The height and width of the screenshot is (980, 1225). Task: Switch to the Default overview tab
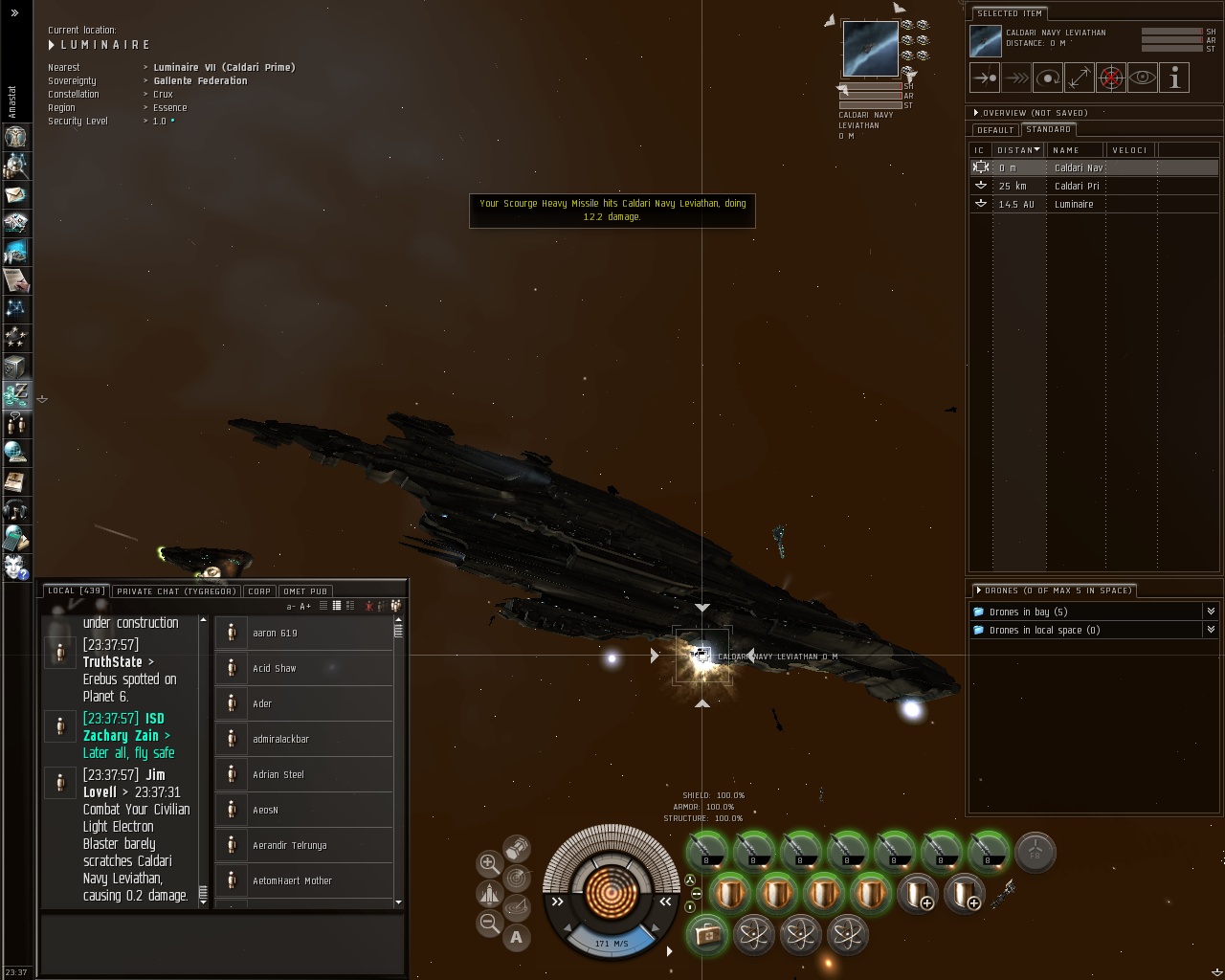coord(995,130)
